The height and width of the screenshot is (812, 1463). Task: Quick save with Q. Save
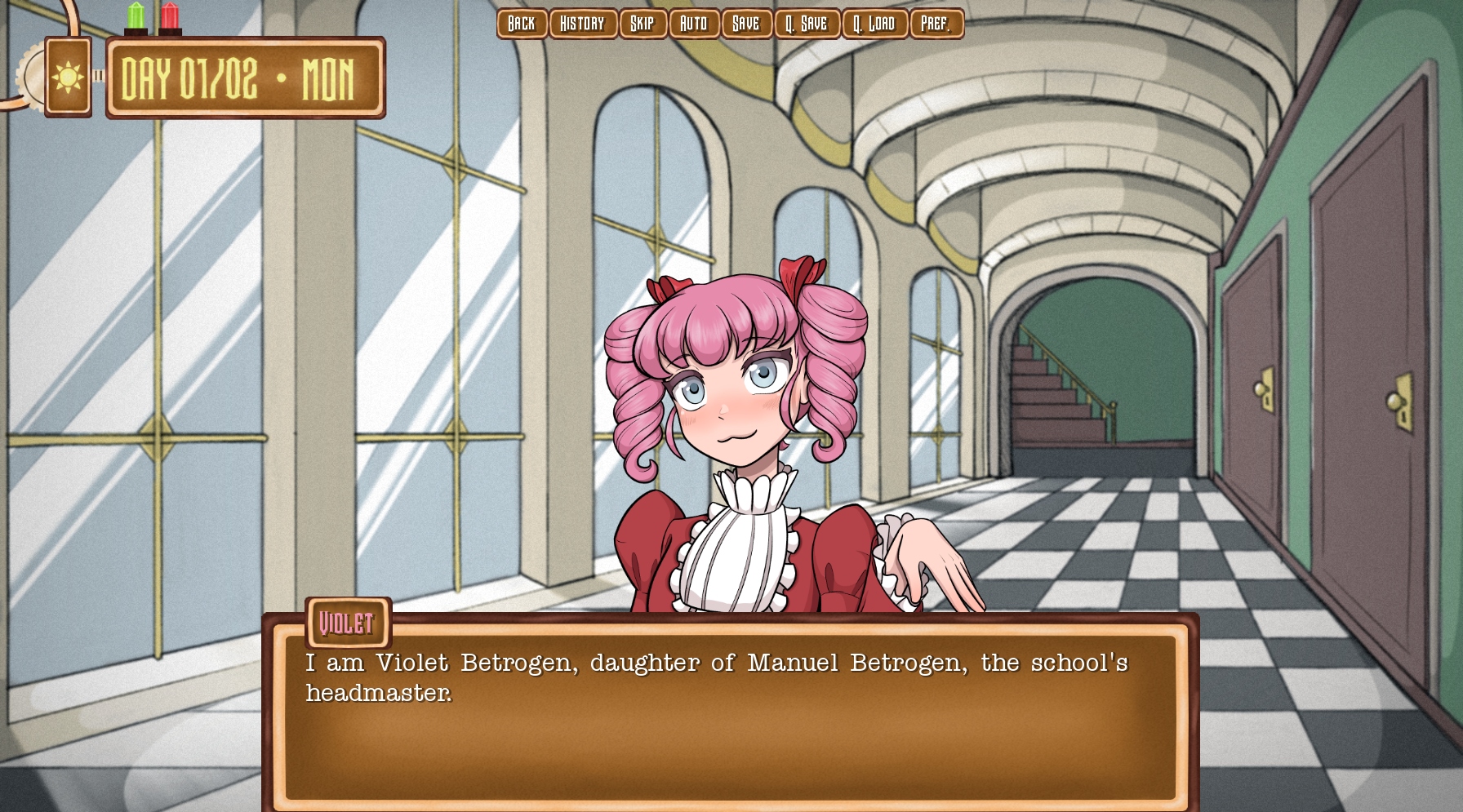[807, 24]
